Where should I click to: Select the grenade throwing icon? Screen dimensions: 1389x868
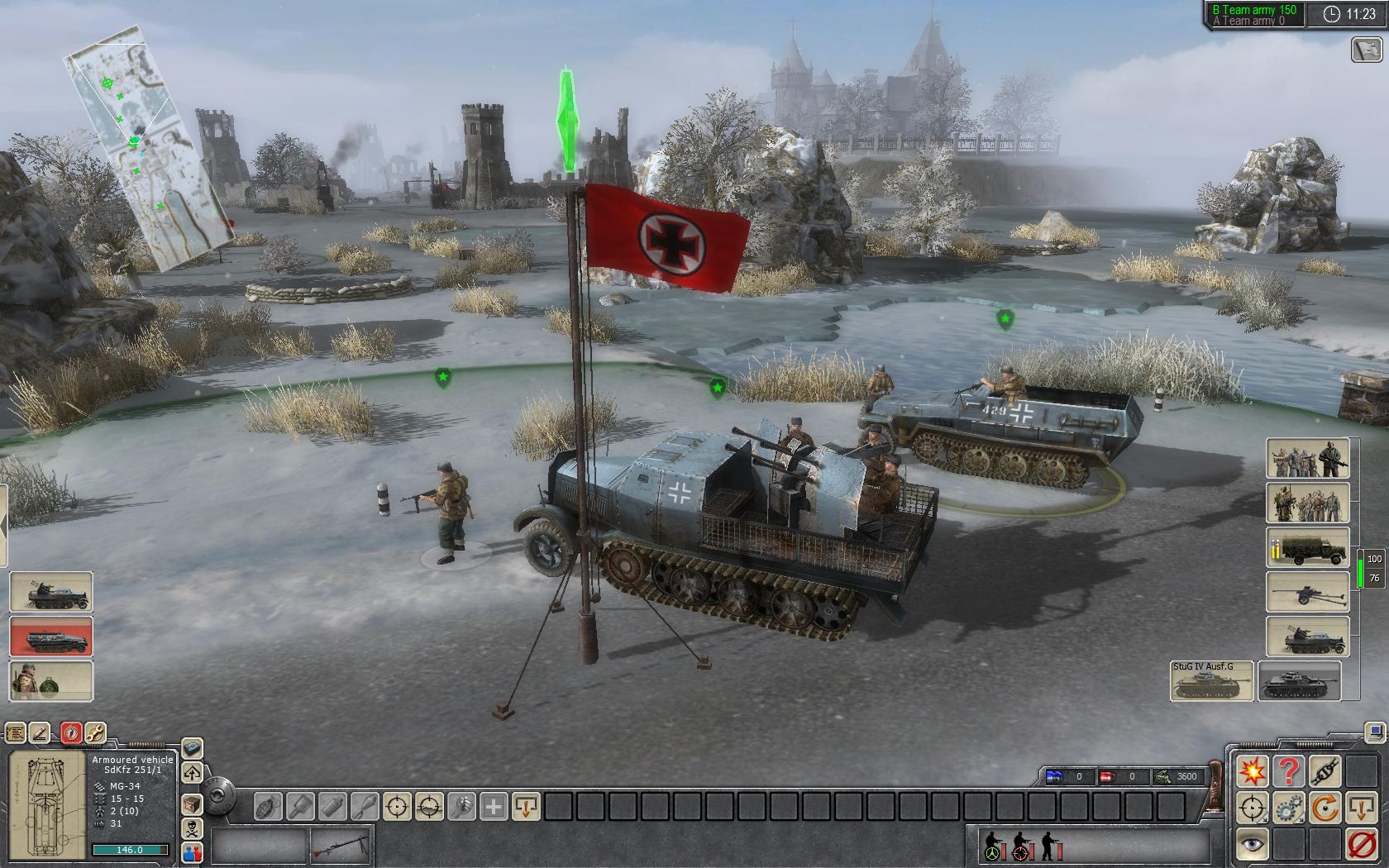coord(270,805)
